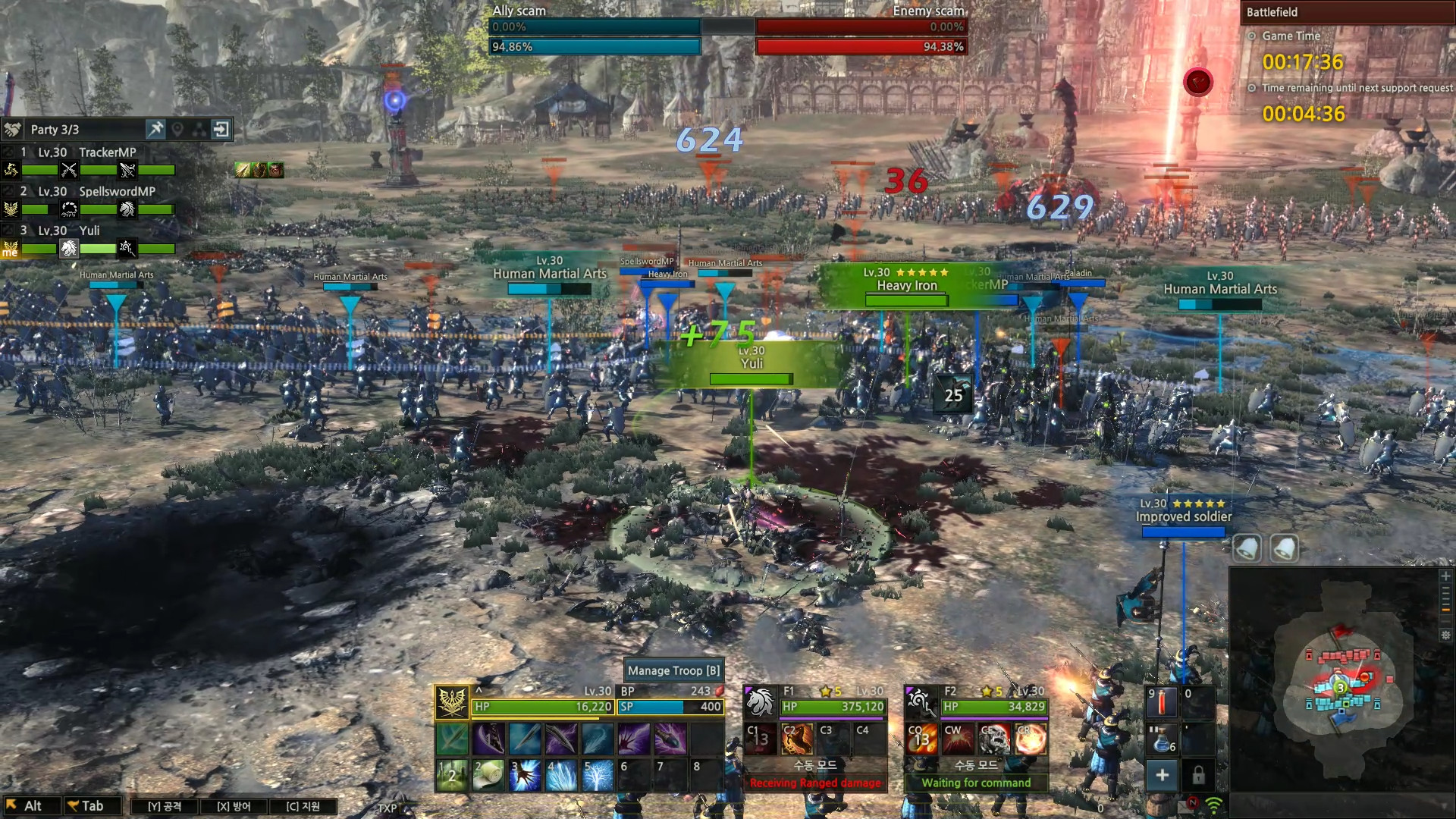Click the Ally scam progress bar showing 94.86%

pyautogui.click(x=595, y=47)
